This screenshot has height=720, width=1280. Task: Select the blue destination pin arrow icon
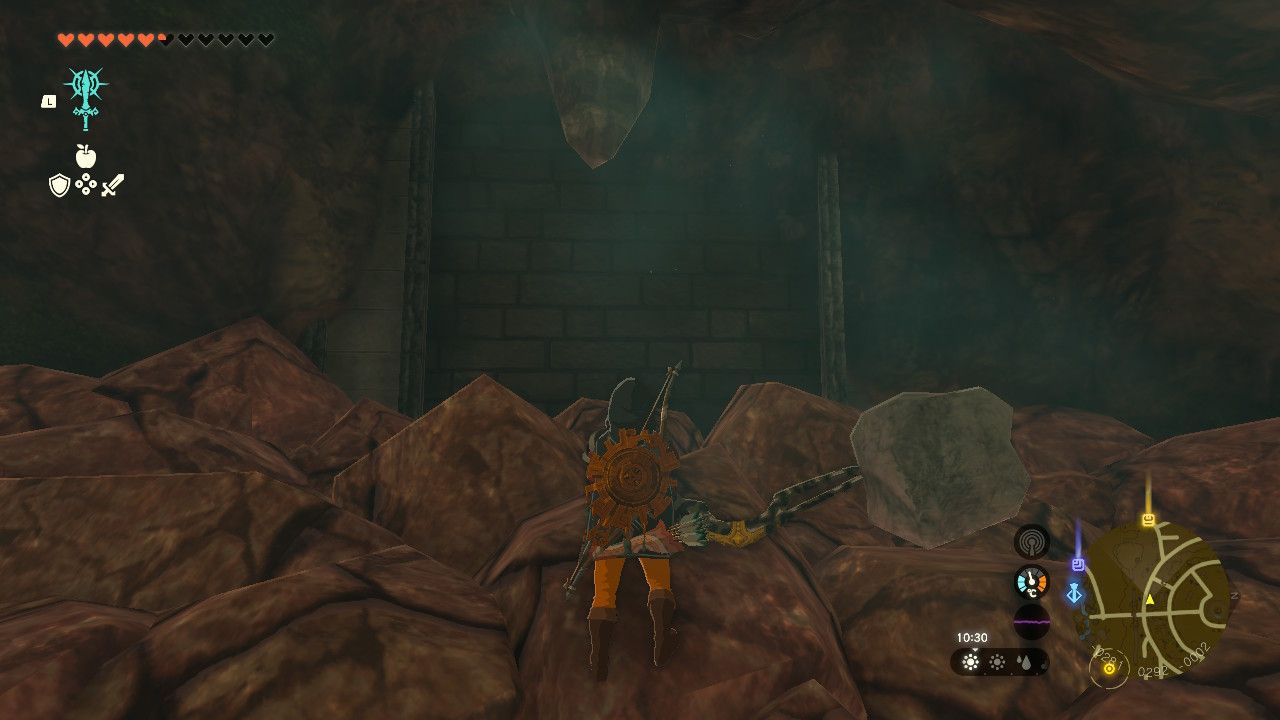1074,592
